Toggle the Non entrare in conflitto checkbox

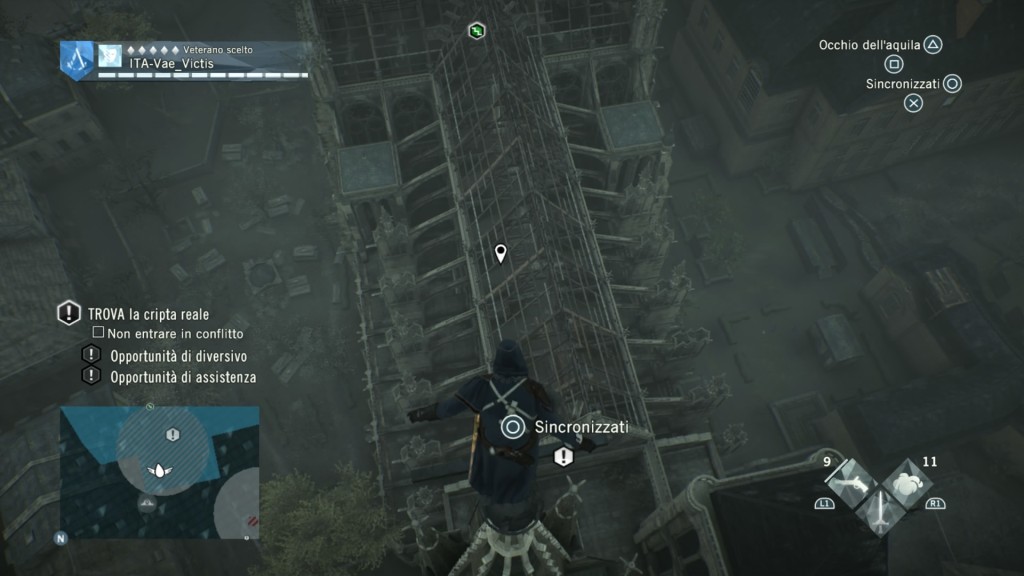pos(98,333)
